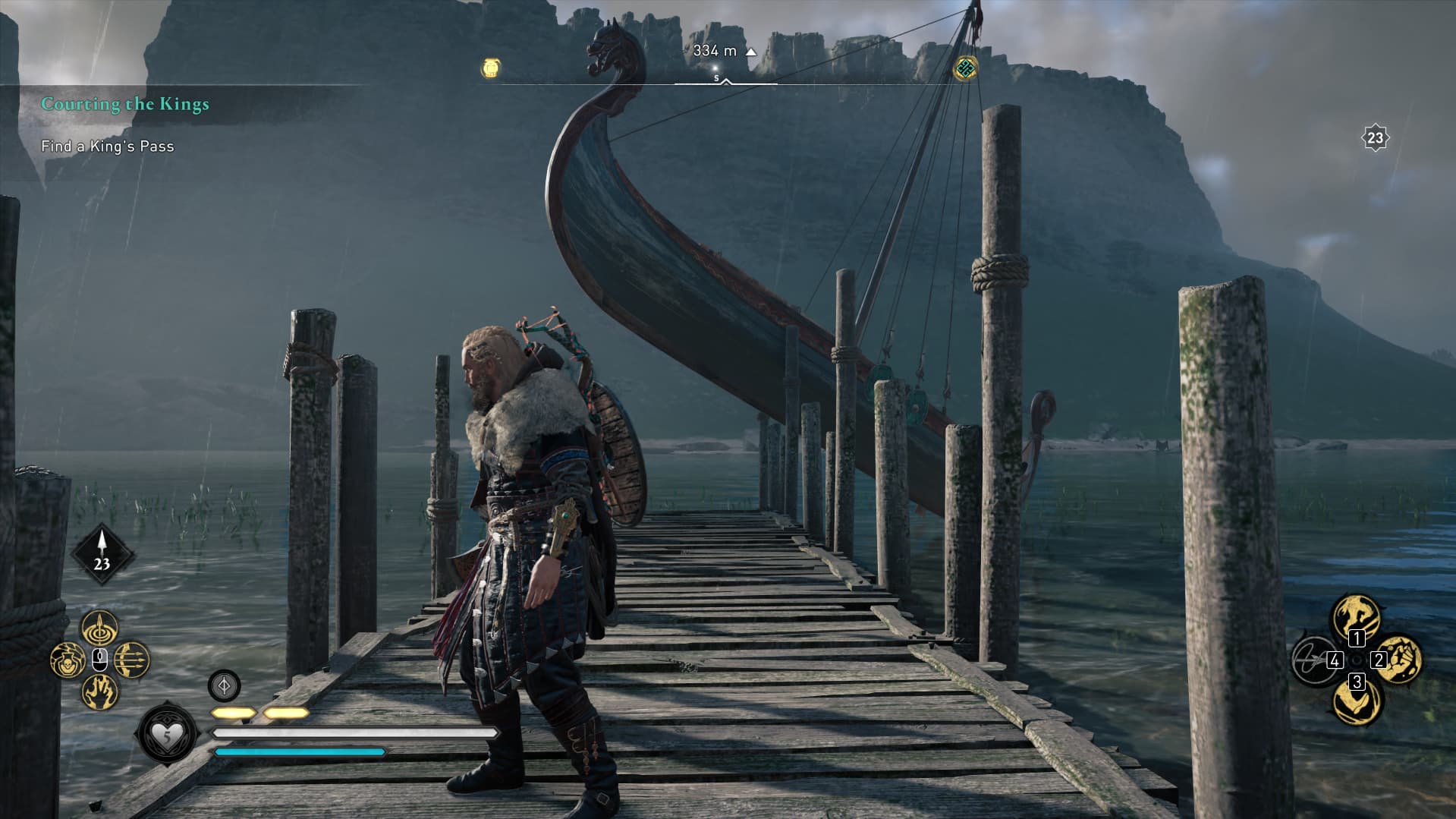1456x819 pixels.
Task: Trigger melee ability slot 3
Action: point(1357,702)
